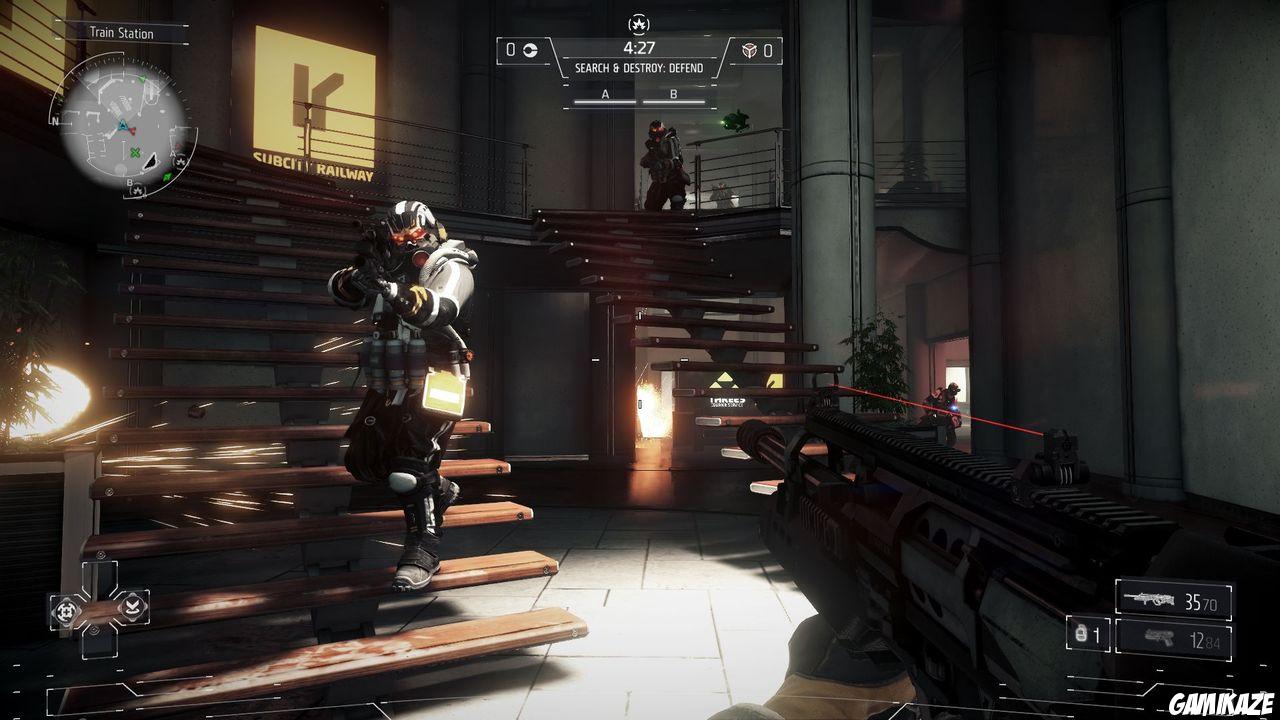The width and height of the screenshot is (1280, 720).
Task: Activate the drone ability on the d-pad right
Action: click(133, 608)
